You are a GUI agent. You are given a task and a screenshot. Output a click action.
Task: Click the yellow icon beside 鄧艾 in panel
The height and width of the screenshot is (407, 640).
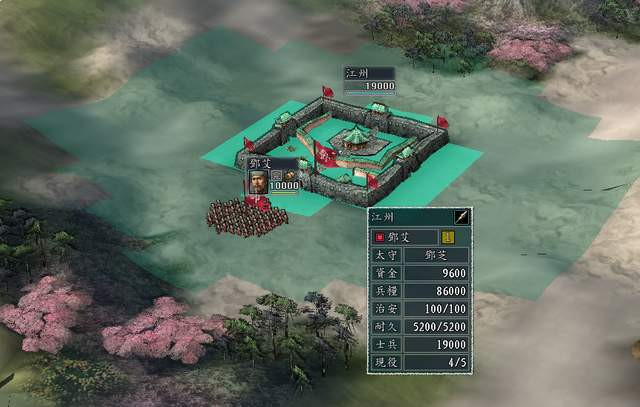449,237
